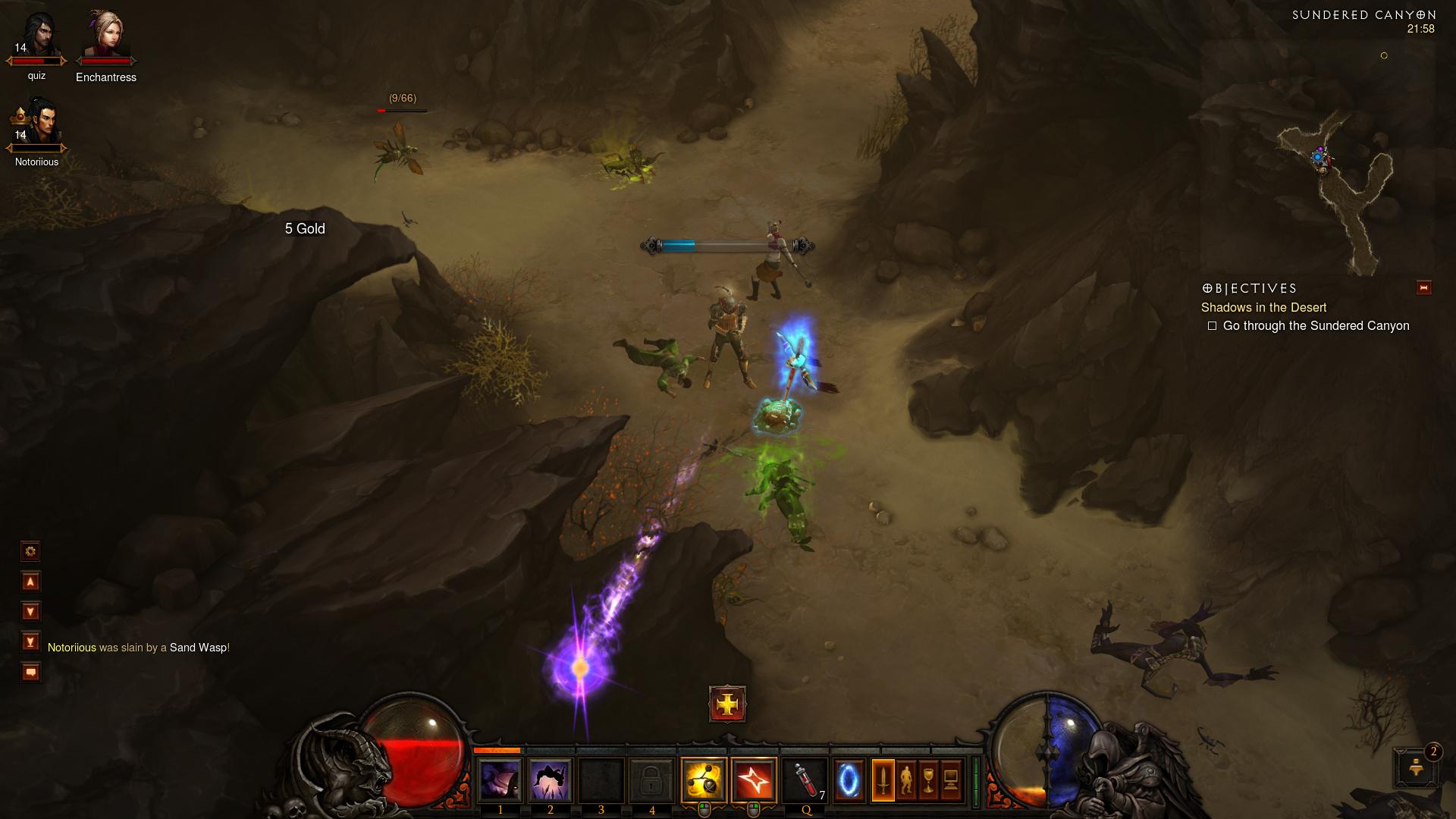Collapse the Objectives tracker panel
This screenshot has width=1456, height=819.
point(1423,287)
